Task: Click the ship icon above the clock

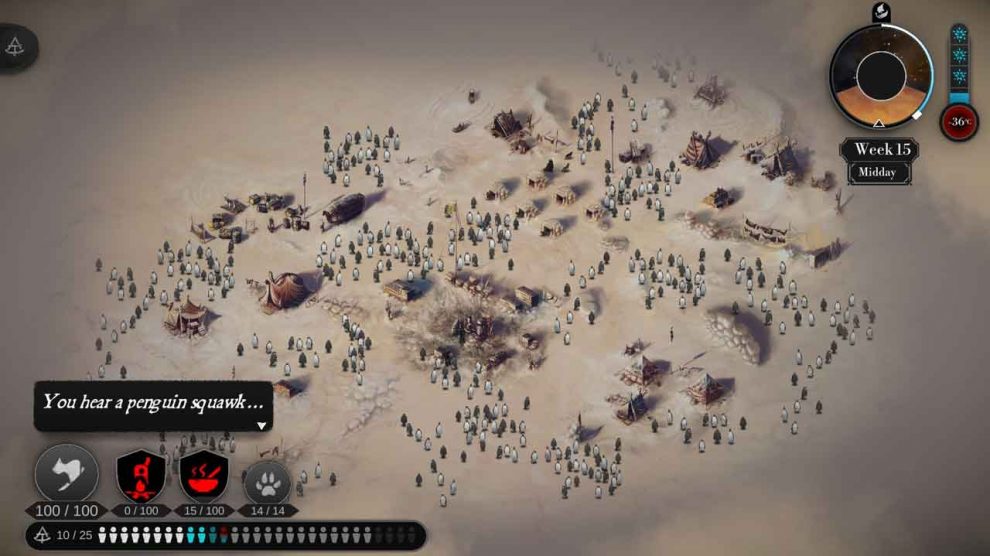Action: click(x=881, y=12)
